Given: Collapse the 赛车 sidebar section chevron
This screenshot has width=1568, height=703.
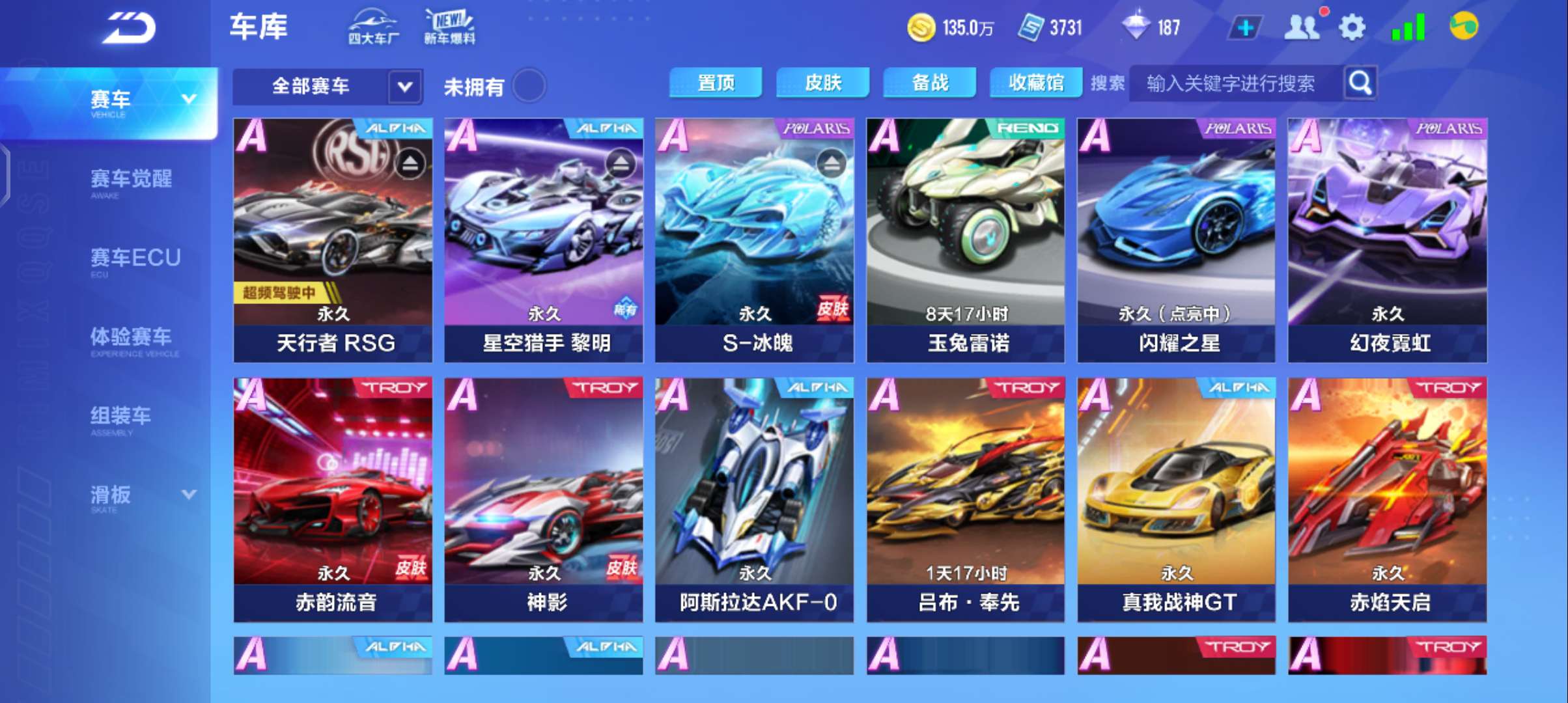Looking at the screenshot, I should [189, 99].
